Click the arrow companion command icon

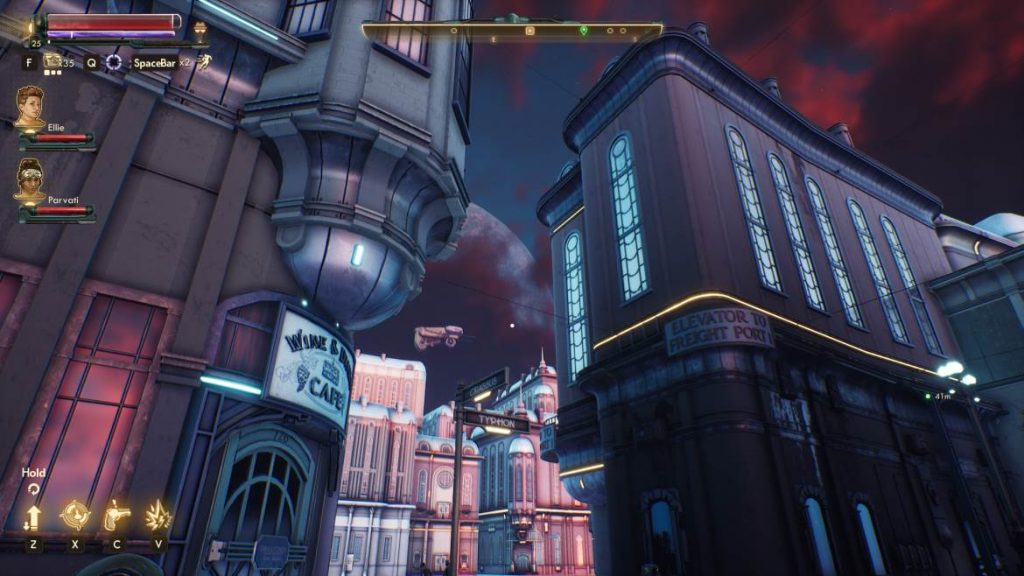(33, 516)
